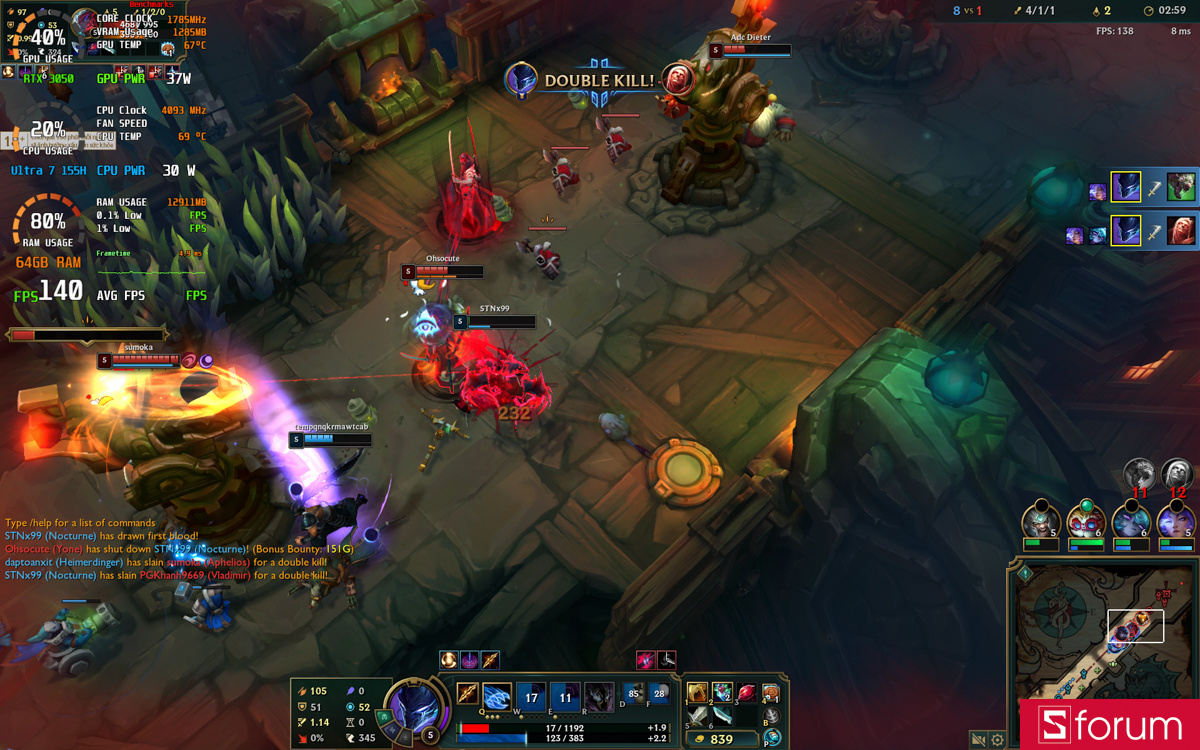Viewport: 1200px width, 750px height.
Task: Activate the Recall button marked B
Action: click(771, 717)
